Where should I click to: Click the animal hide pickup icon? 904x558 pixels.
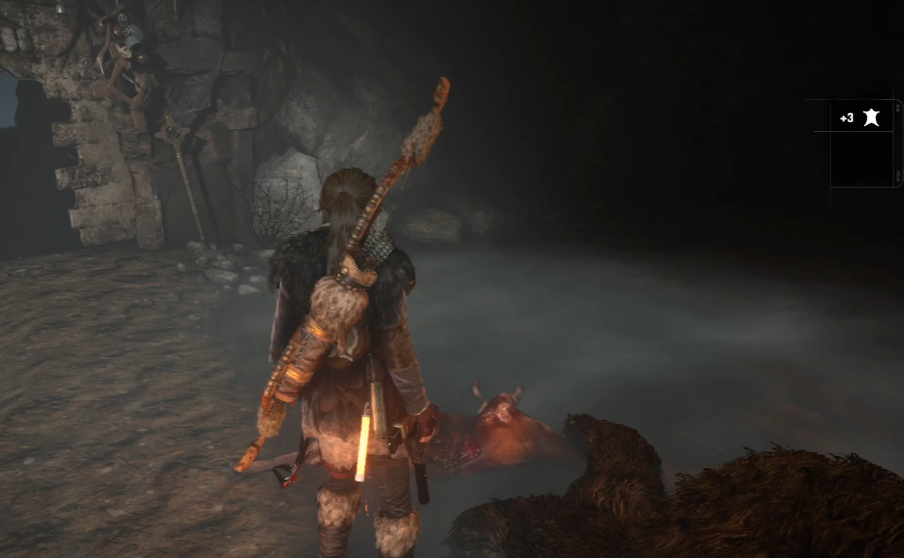871,118
